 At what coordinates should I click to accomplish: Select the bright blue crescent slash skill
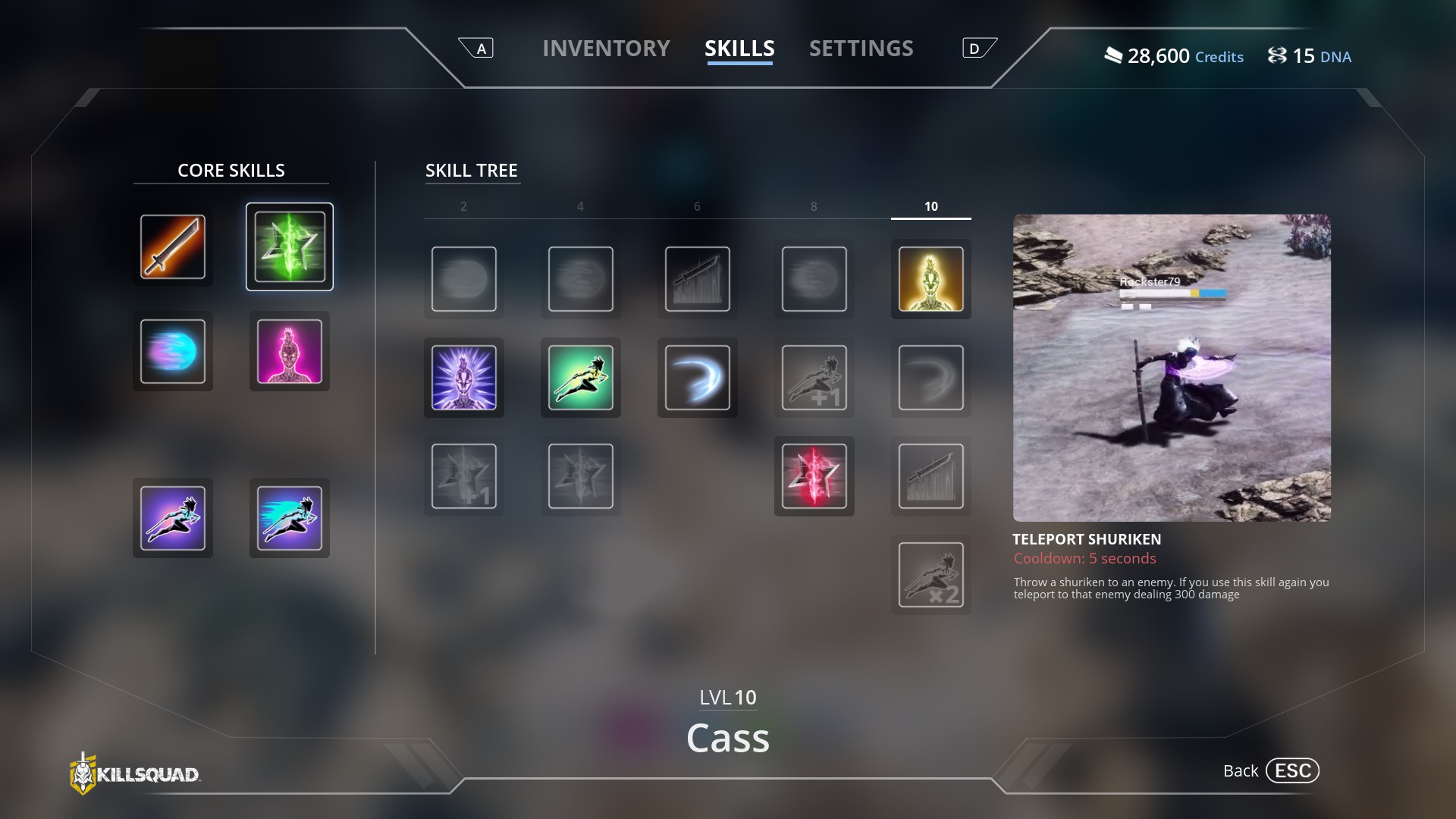coord(698,378)
